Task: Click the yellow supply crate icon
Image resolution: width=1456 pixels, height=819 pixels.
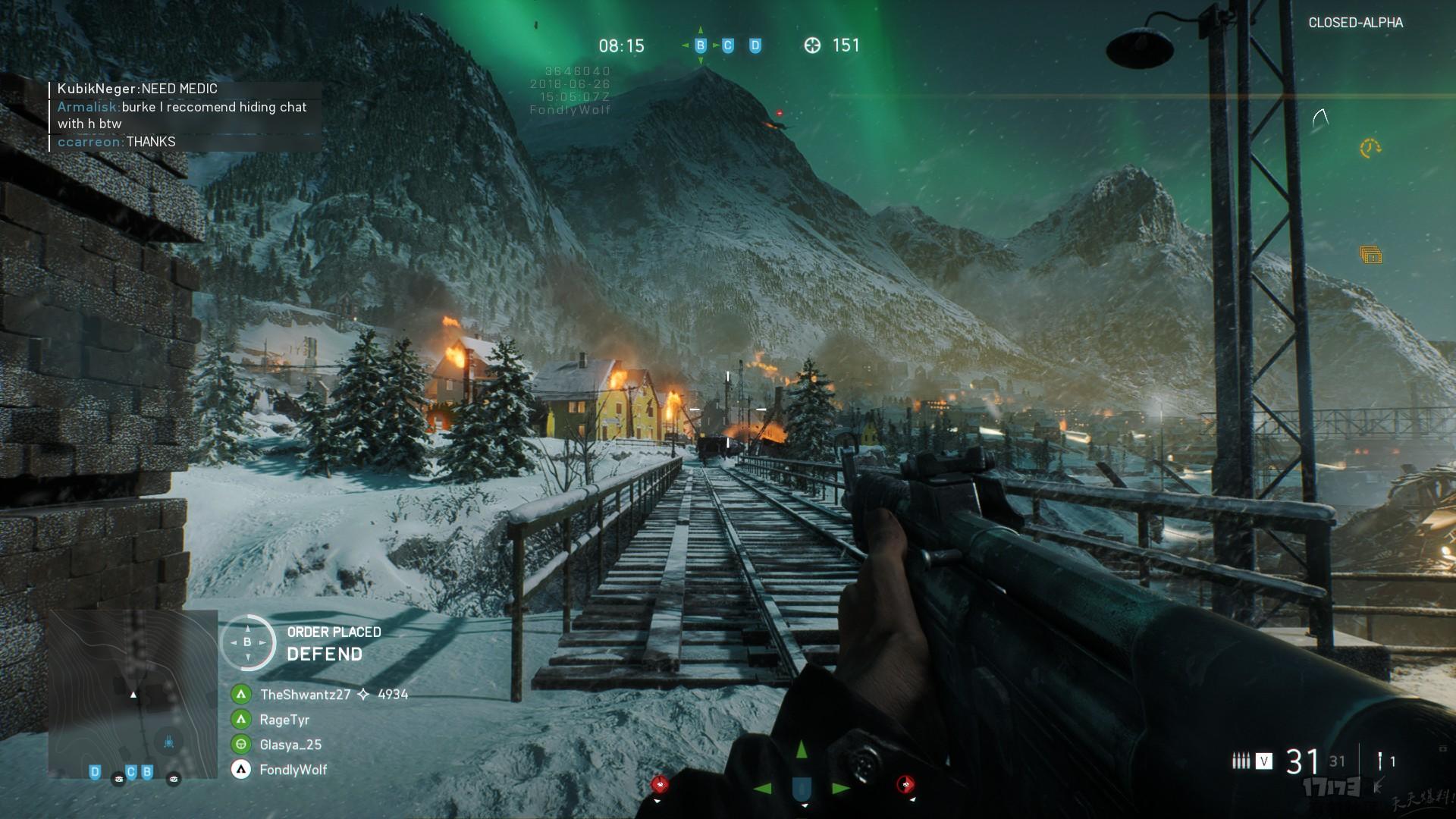Action: pos(1371,256)
